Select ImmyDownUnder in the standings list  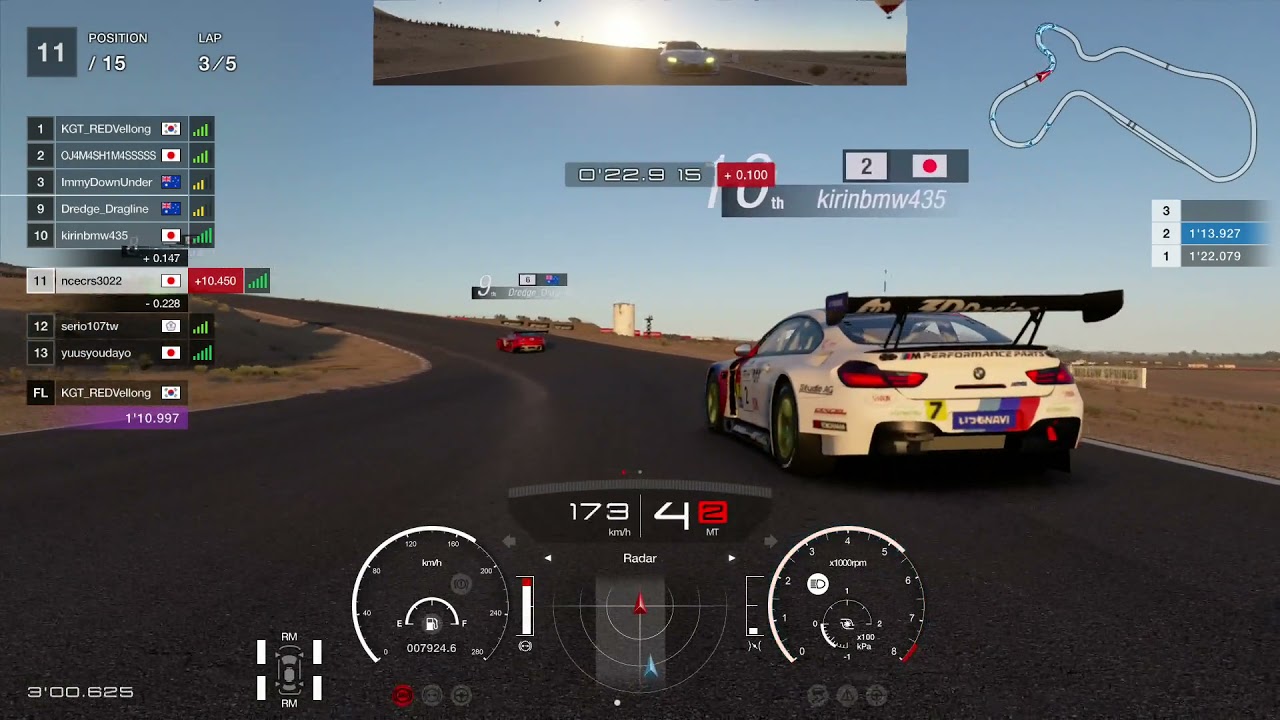point(106,183)
